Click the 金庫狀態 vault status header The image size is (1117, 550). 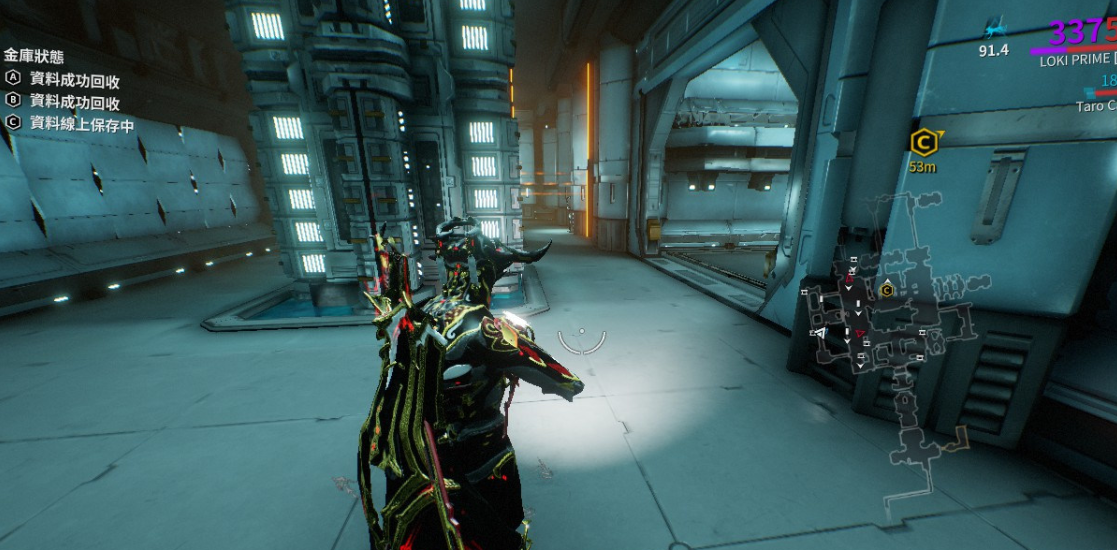tap(34, 56)
